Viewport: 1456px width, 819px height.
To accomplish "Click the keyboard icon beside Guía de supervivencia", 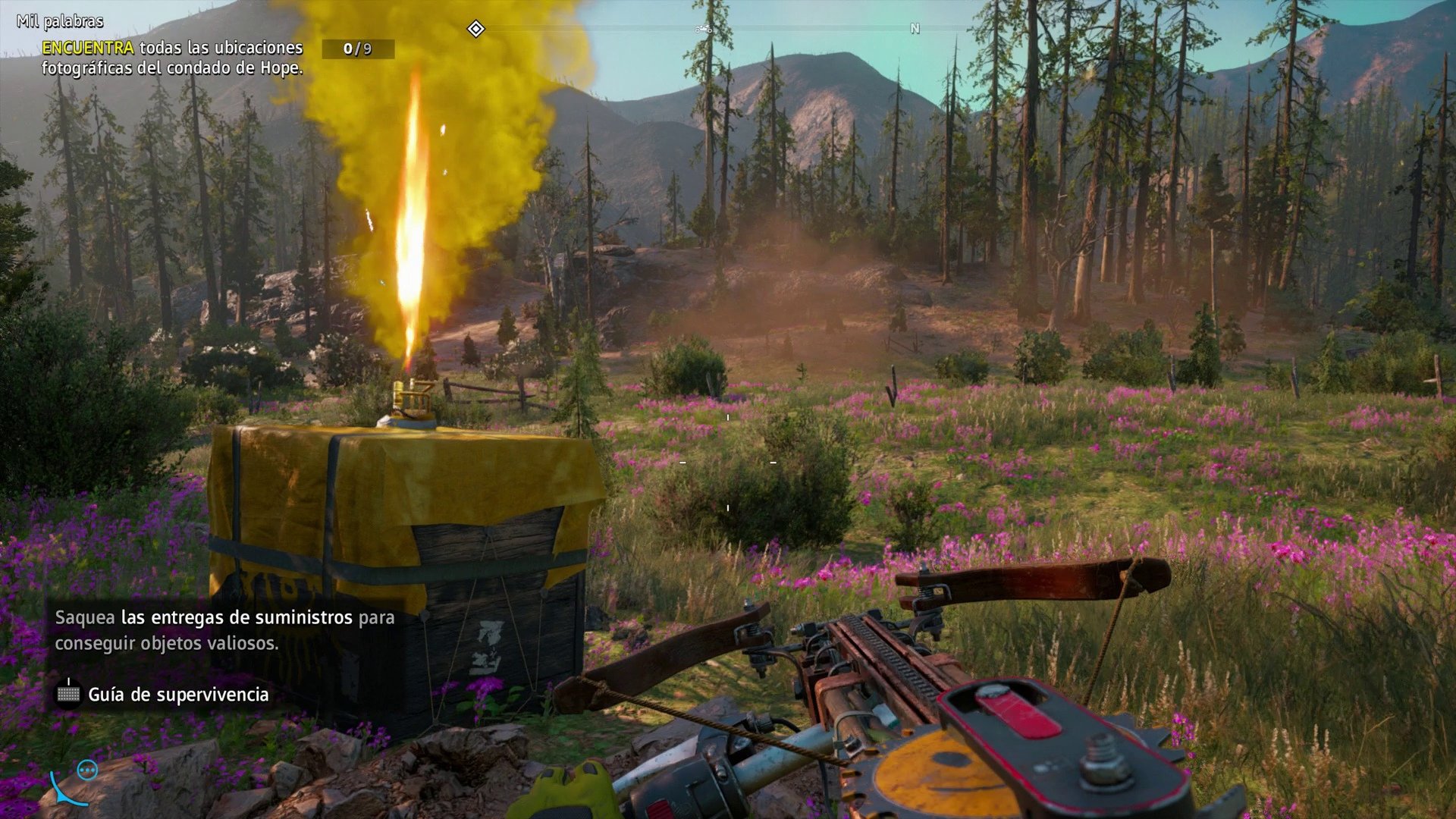I will point(67,693).
